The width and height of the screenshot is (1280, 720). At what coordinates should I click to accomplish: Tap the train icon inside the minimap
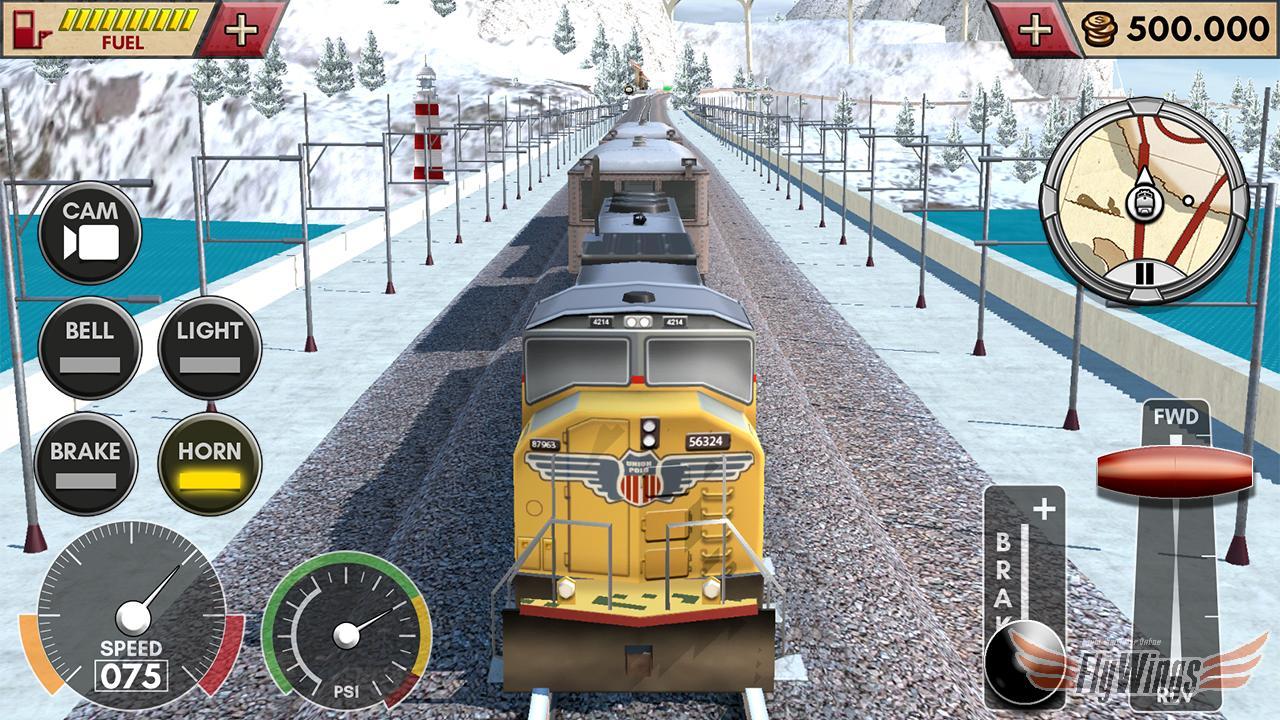pyautogui.click(x=1143, y=203)
